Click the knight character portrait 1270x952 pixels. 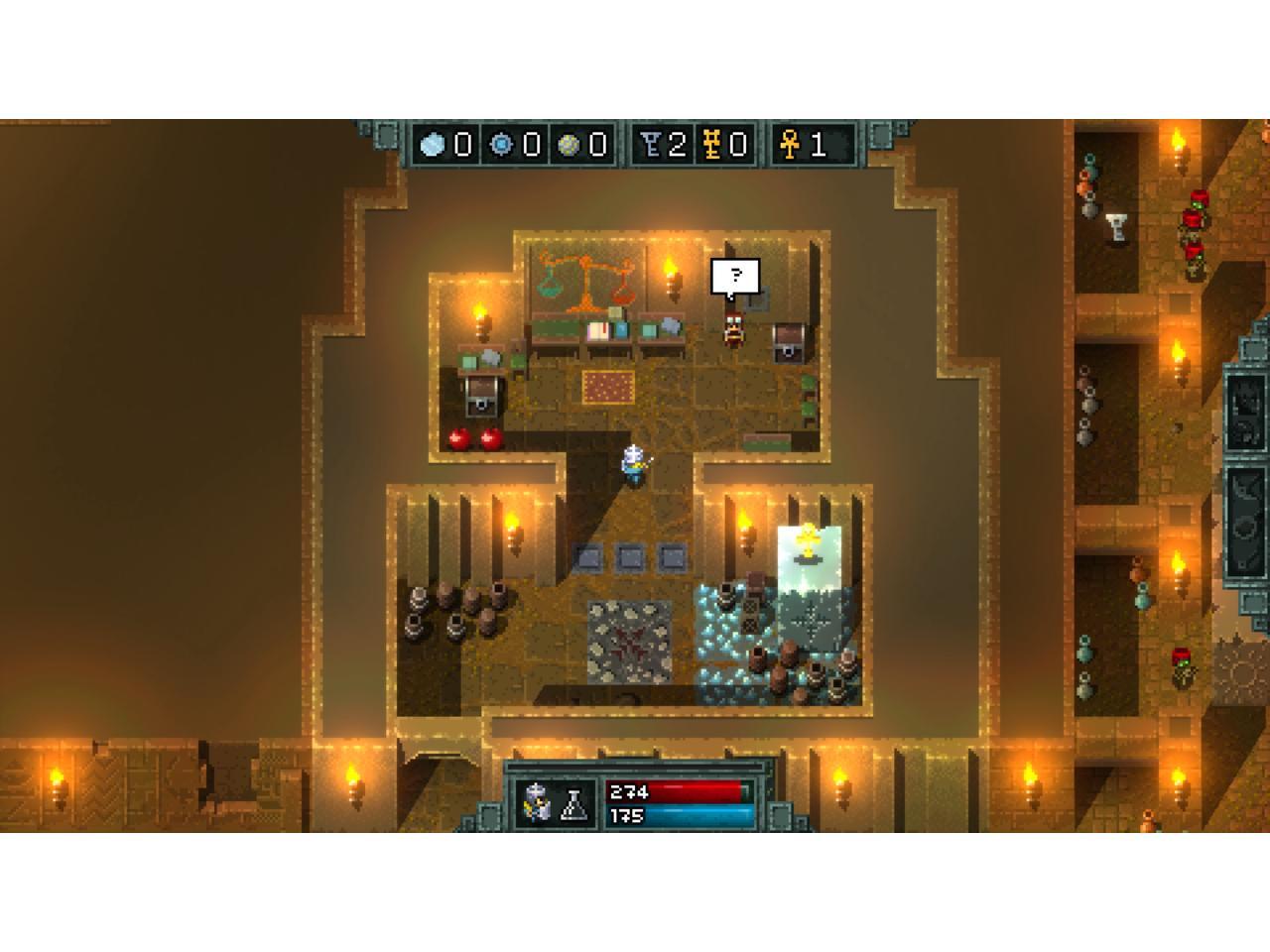click(537, 803)
